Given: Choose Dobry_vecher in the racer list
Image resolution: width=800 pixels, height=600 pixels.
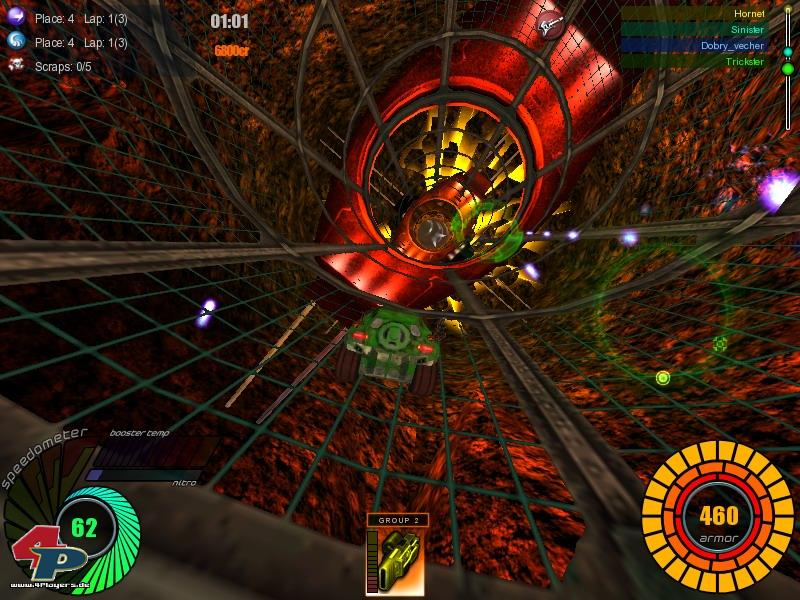Looking at the screenshot, I should tap(732, 46).
